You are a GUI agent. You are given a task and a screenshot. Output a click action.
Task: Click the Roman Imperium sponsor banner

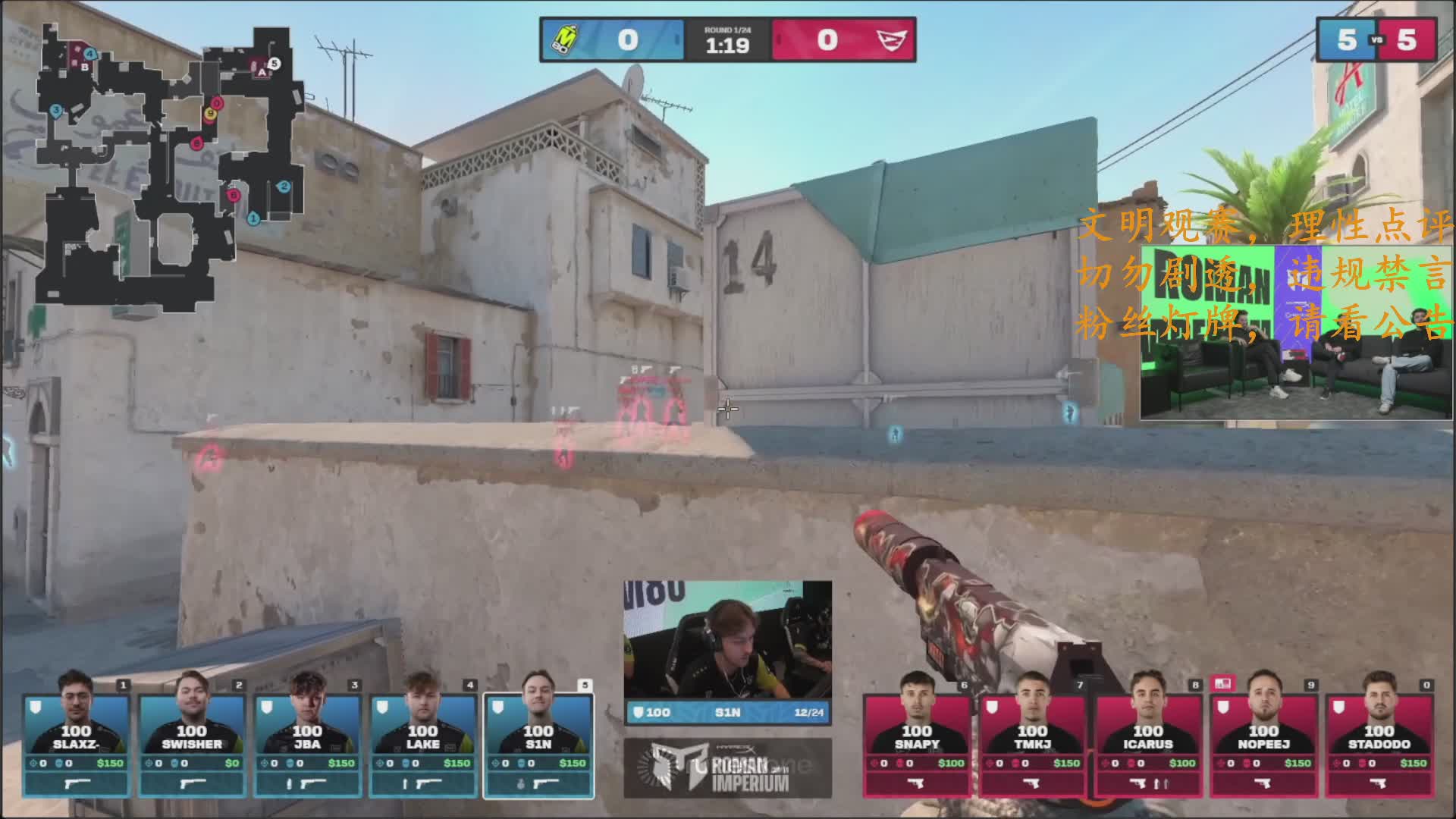point(727,768)
